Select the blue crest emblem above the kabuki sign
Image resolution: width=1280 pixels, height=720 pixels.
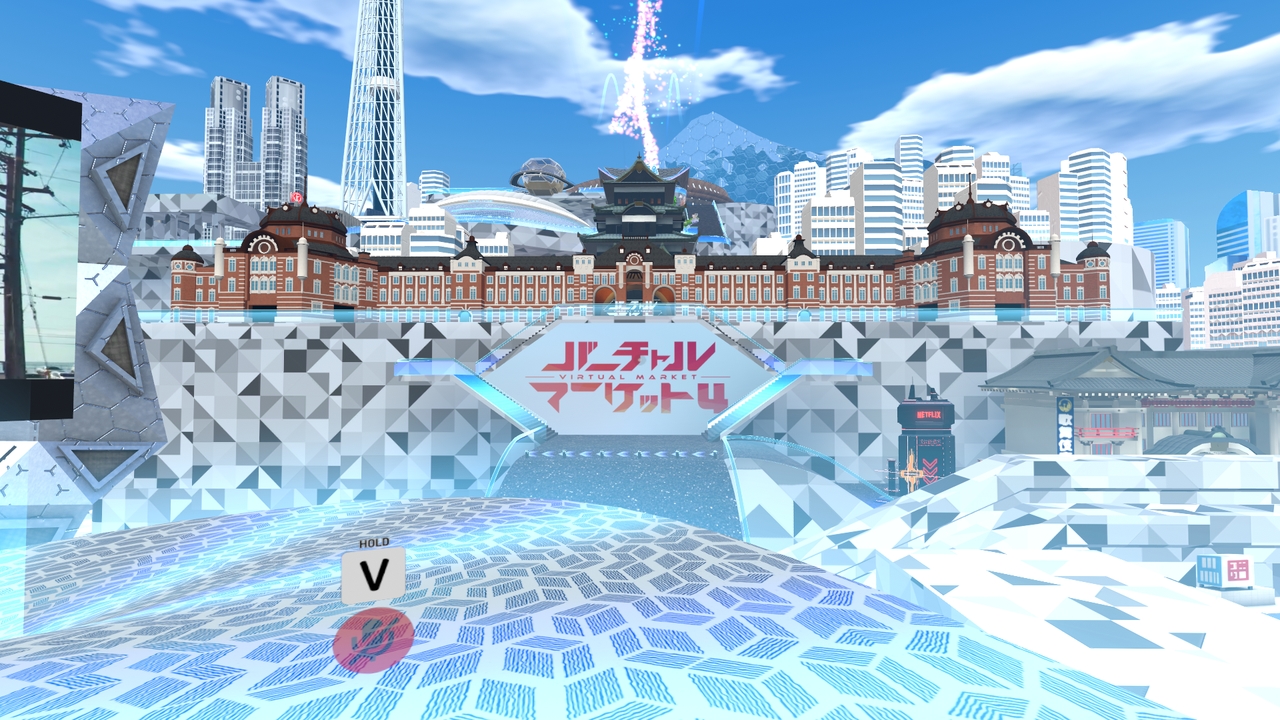pyautogui.click(x=1065, y=404)
